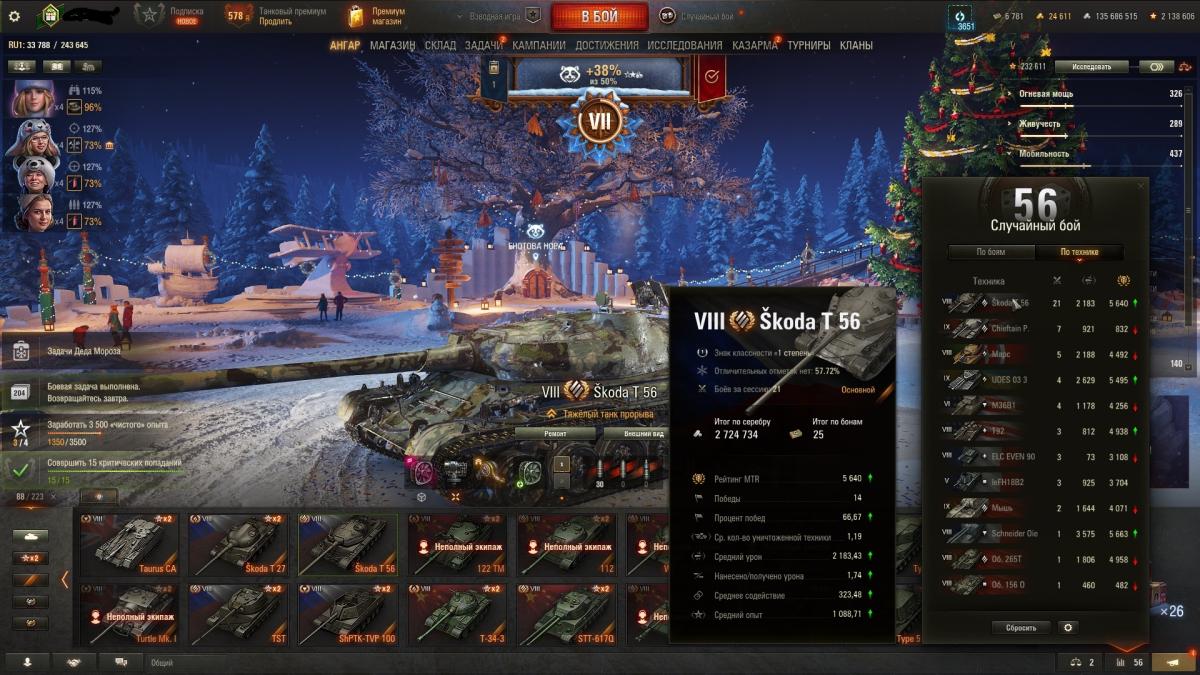Select the Škoda T 27 tank card
1200x675 pixels.
coord(238,545)
